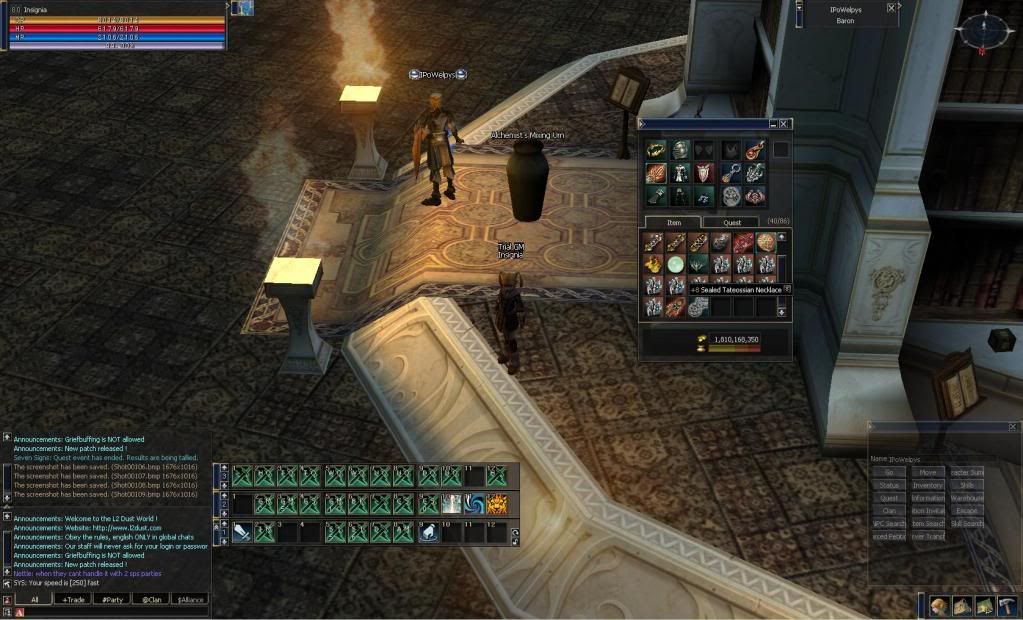Show the @Clan chat tab

coord(151,599)
